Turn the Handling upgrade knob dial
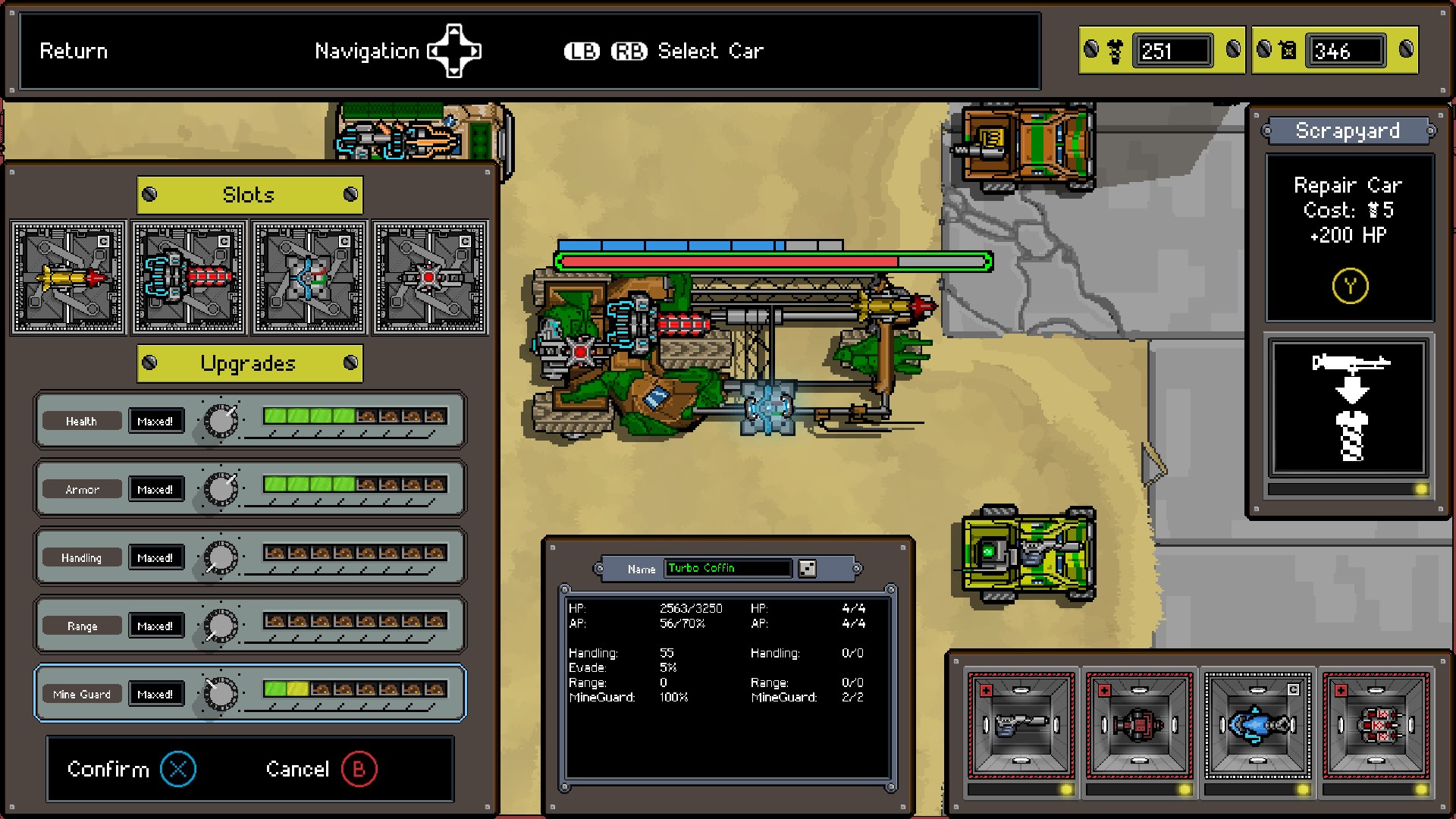1456x819 pixels. pos(221,556)
